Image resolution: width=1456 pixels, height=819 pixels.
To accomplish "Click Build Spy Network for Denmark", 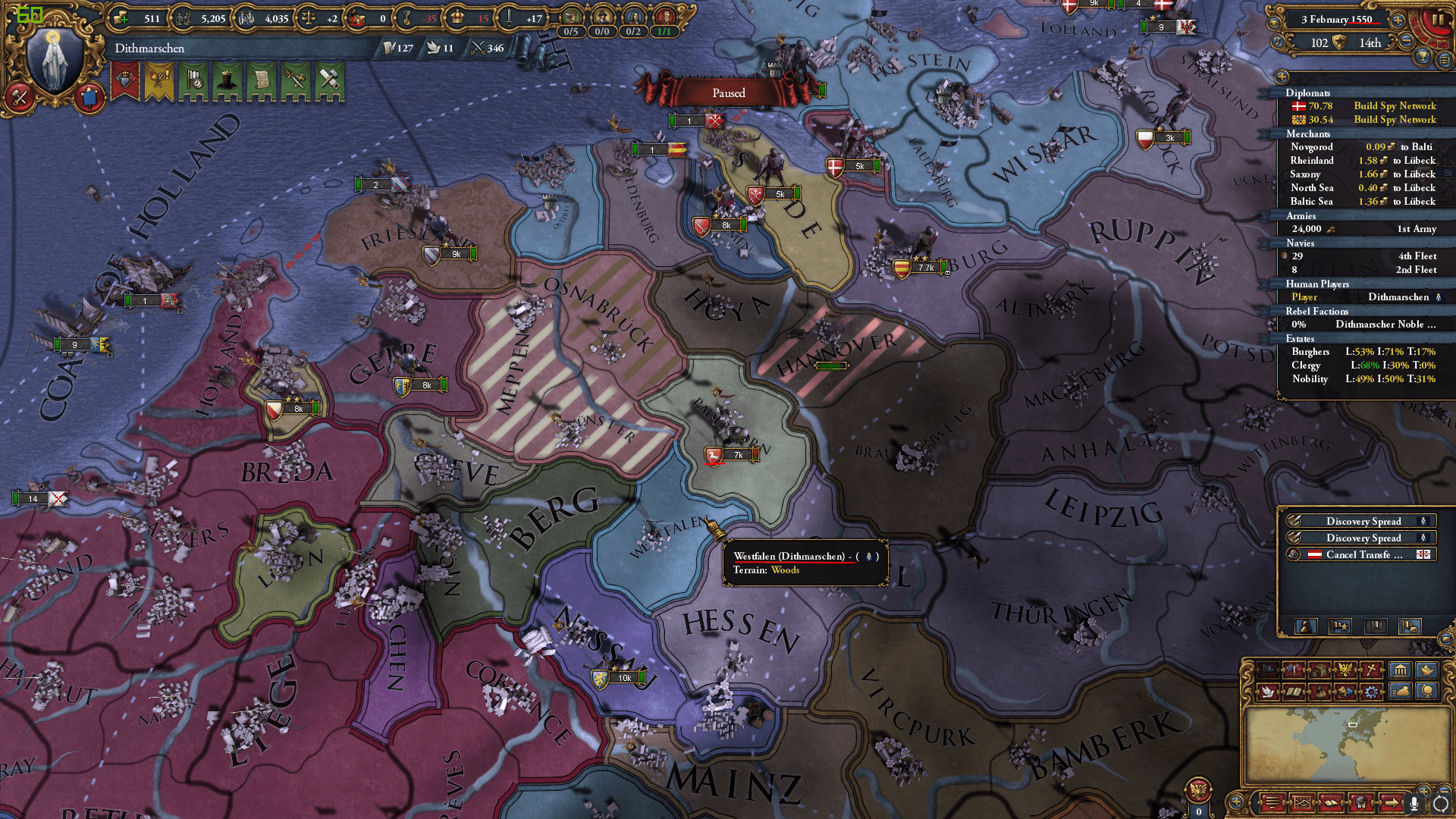I will click(x=1396, y=106).
